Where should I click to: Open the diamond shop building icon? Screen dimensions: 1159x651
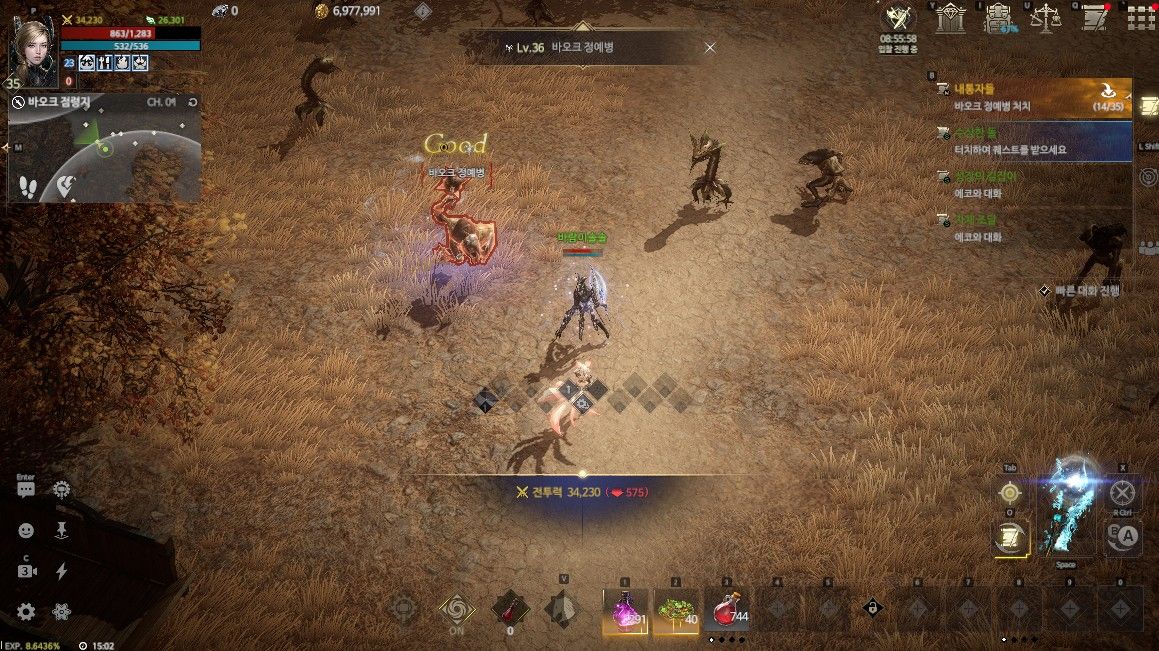pyautogui.click(x=950, y=17)
